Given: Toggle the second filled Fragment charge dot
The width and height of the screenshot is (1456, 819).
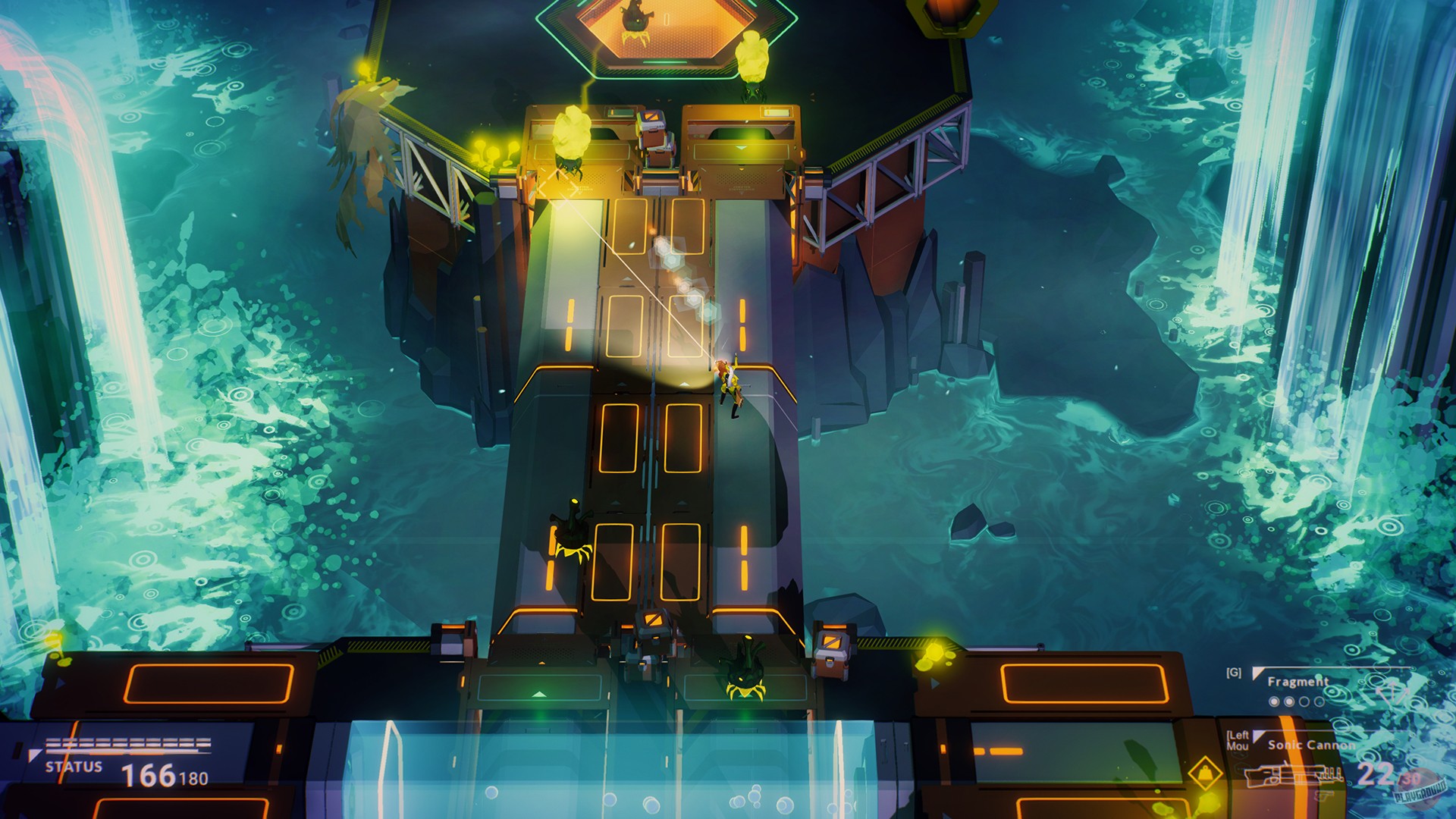Looking at the screenshot, I should click(x=1289, y=700).
